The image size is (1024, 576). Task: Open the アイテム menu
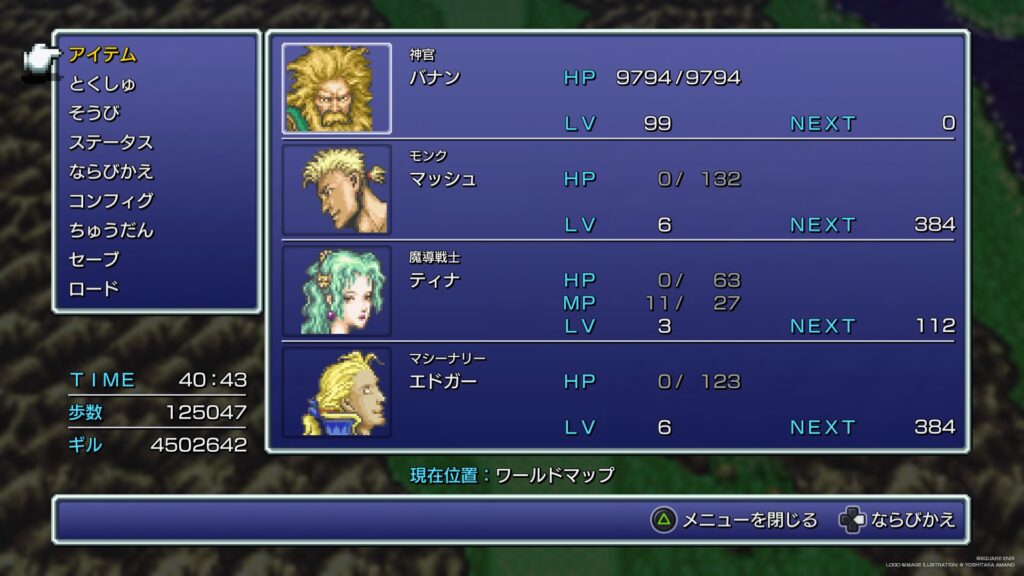point(103,55)
